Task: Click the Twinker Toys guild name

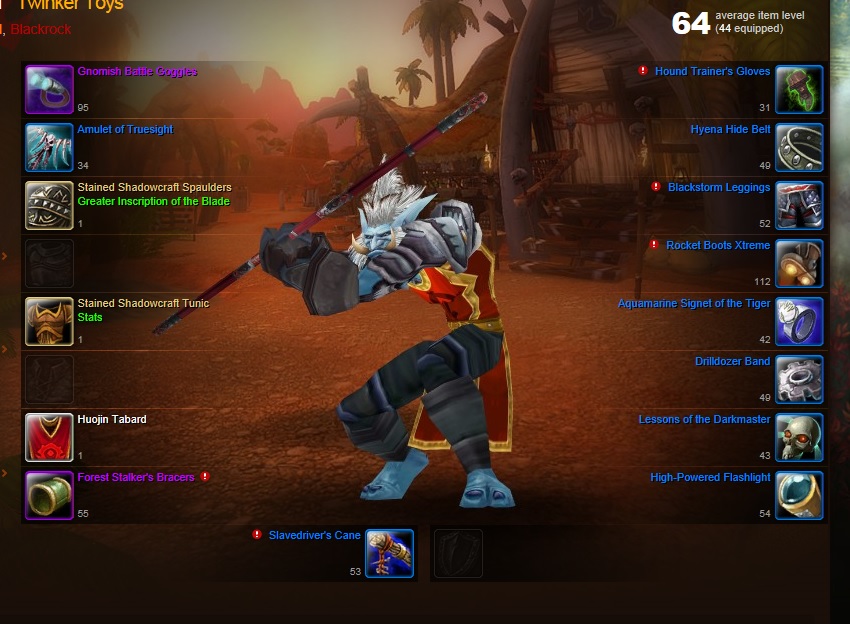Action: click(70, 6)
